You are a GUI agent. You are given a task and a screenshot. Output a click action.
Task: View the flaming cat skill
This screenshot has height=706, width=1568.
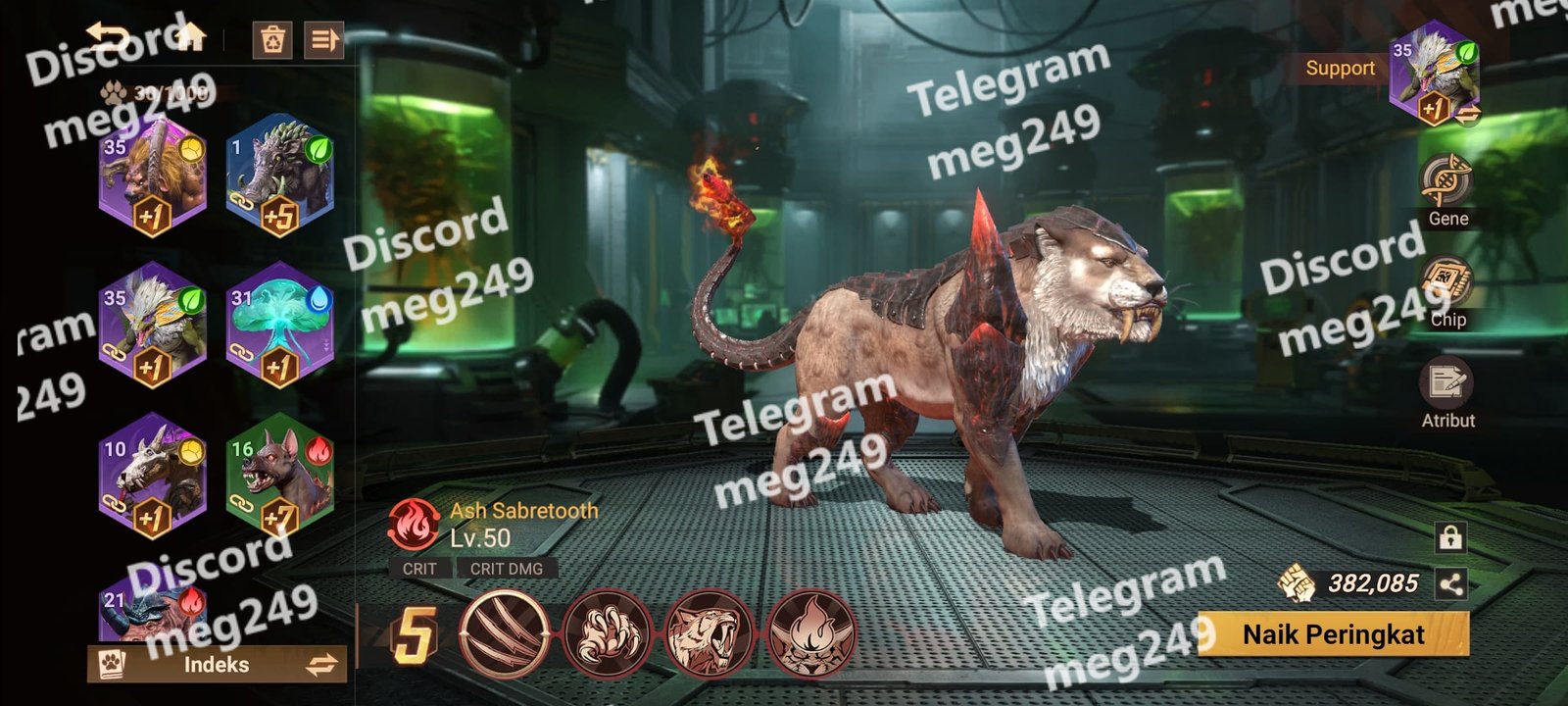point(810,633)
